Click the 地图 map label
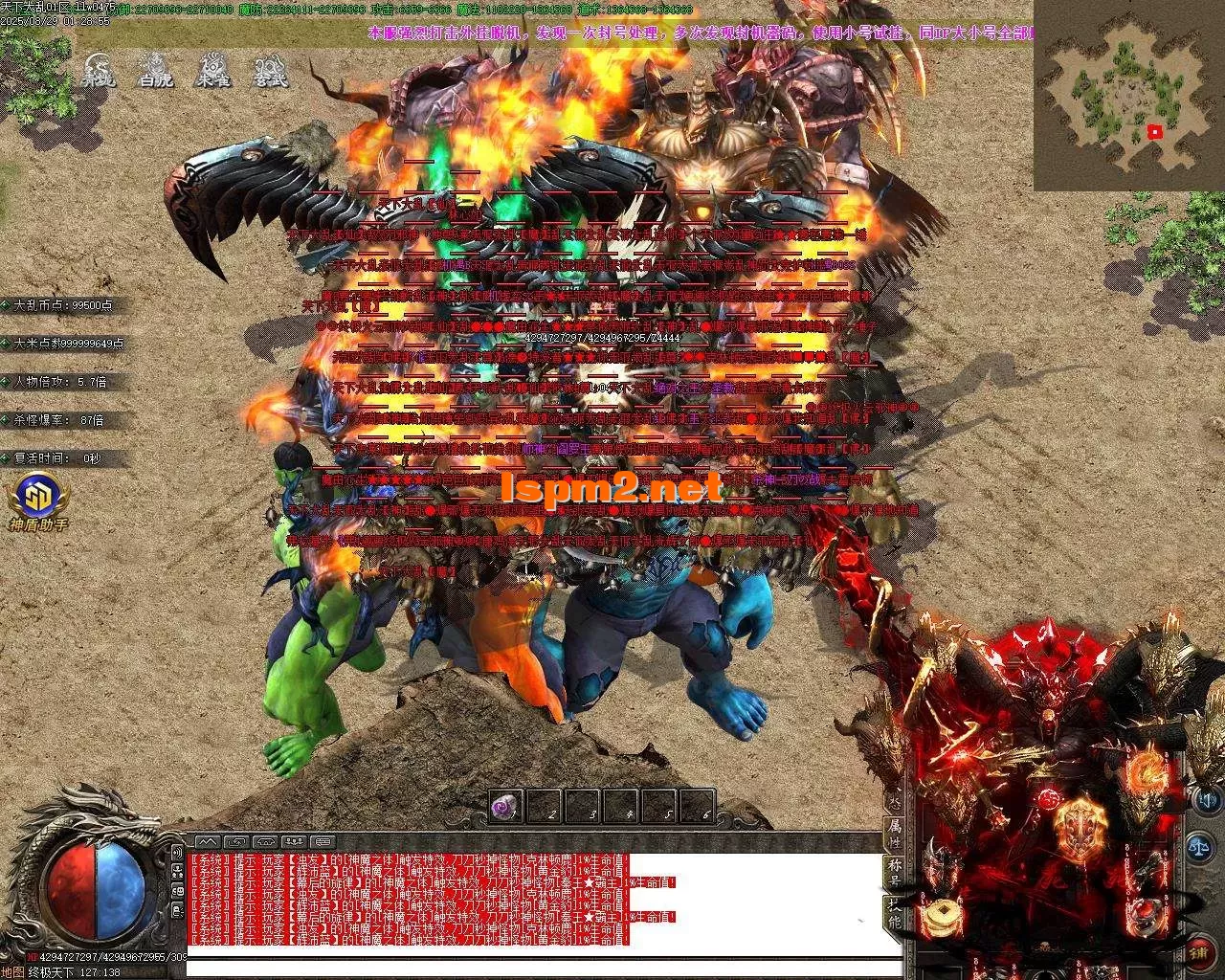Viewport: 1225px width, 980px height. coord(13,971)
